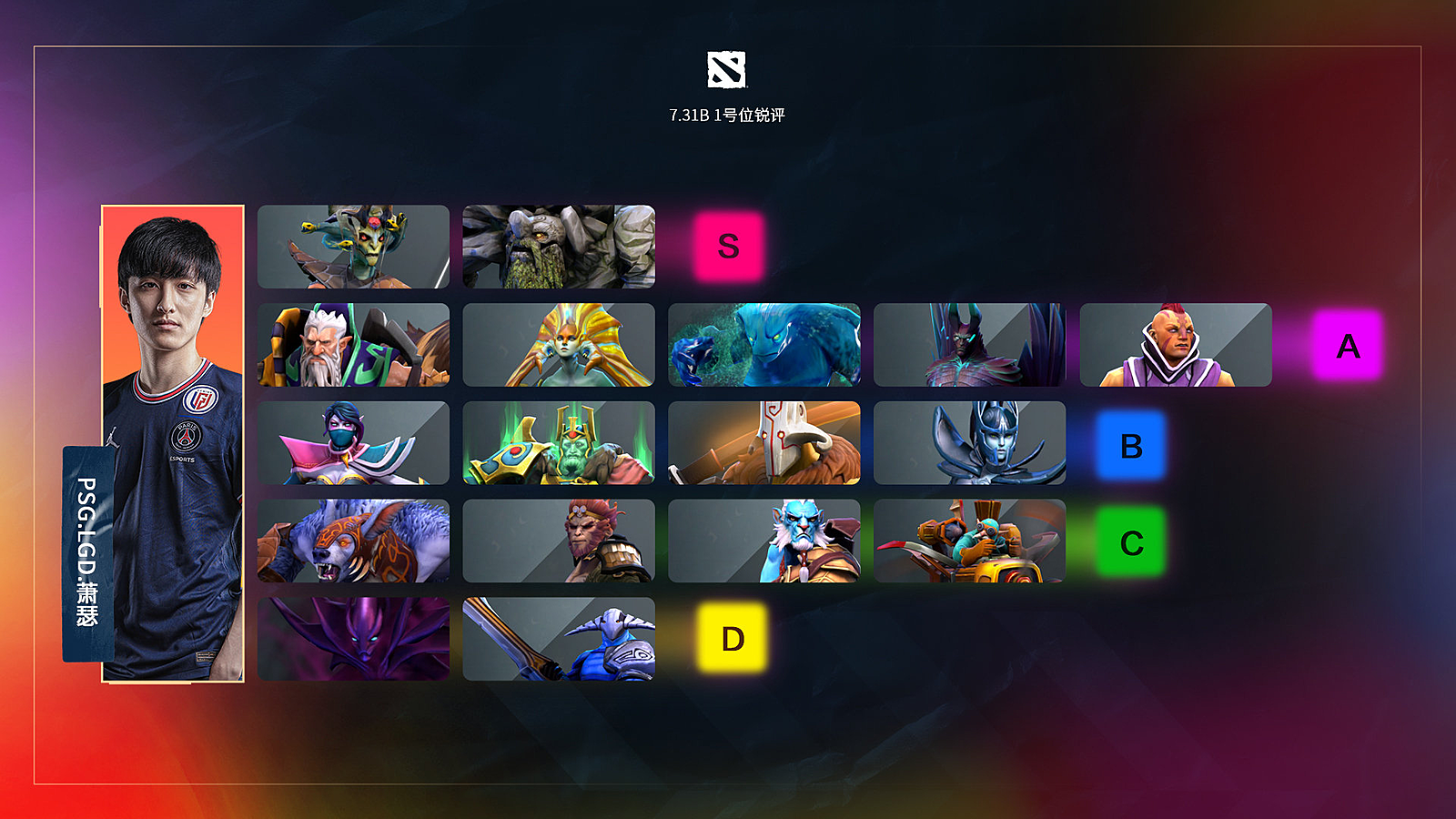Click the Troll Warlord portrait

[764, 541]
